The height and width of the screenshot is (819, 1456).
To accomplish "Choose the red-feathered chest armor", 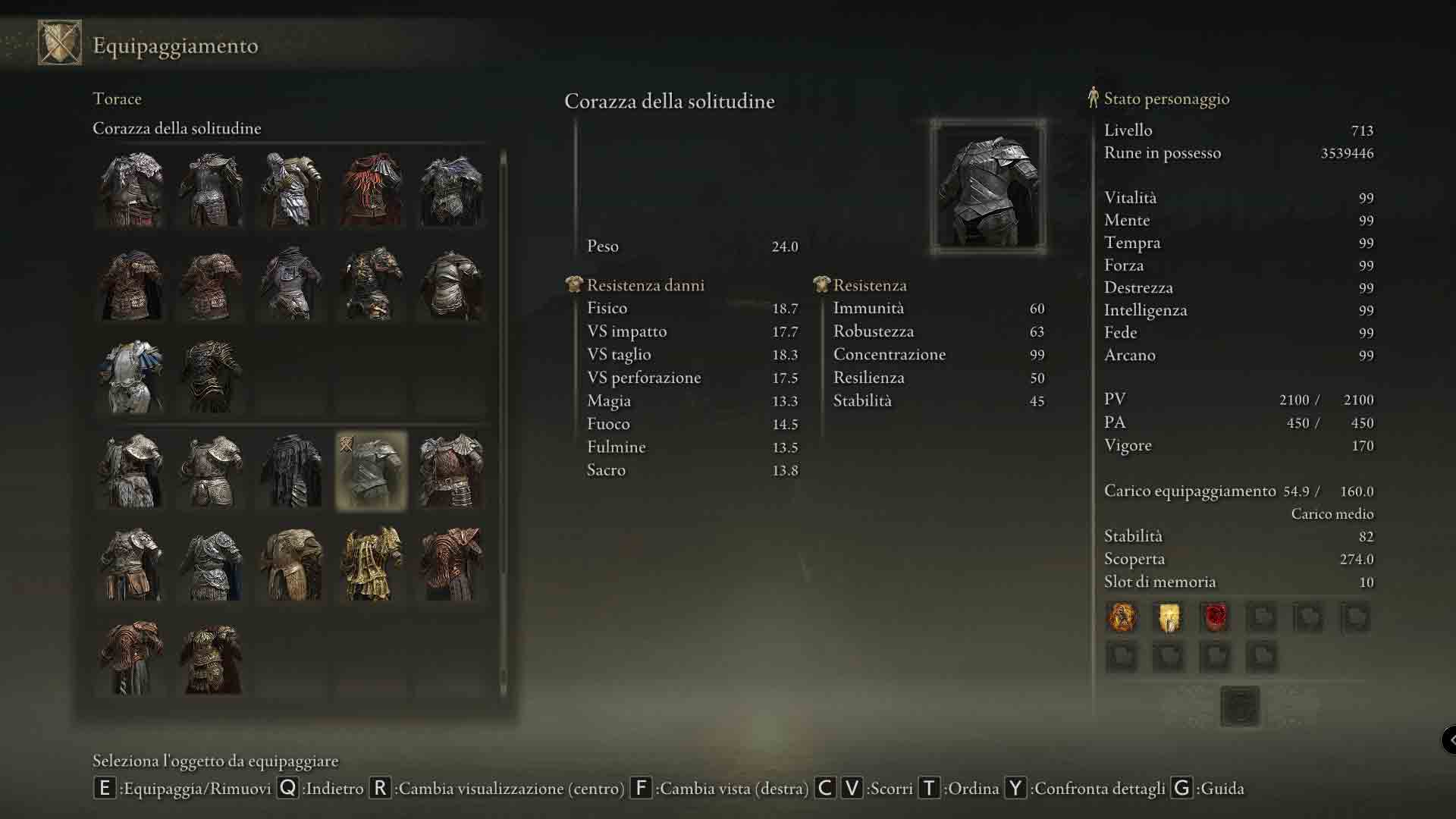I will [371, 190].
